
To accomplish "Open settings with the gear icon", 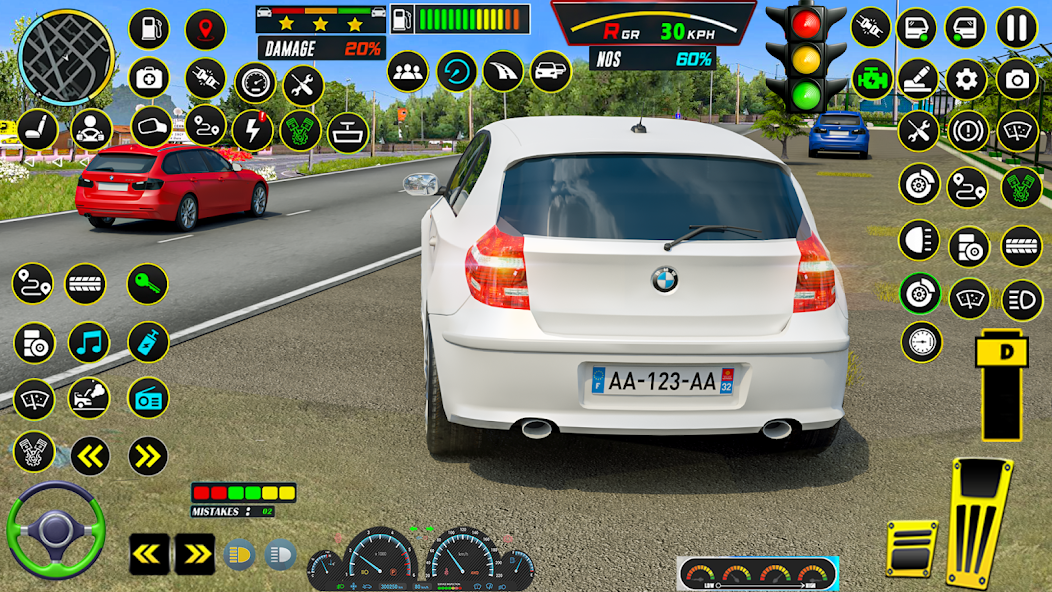I will [967, 79].
